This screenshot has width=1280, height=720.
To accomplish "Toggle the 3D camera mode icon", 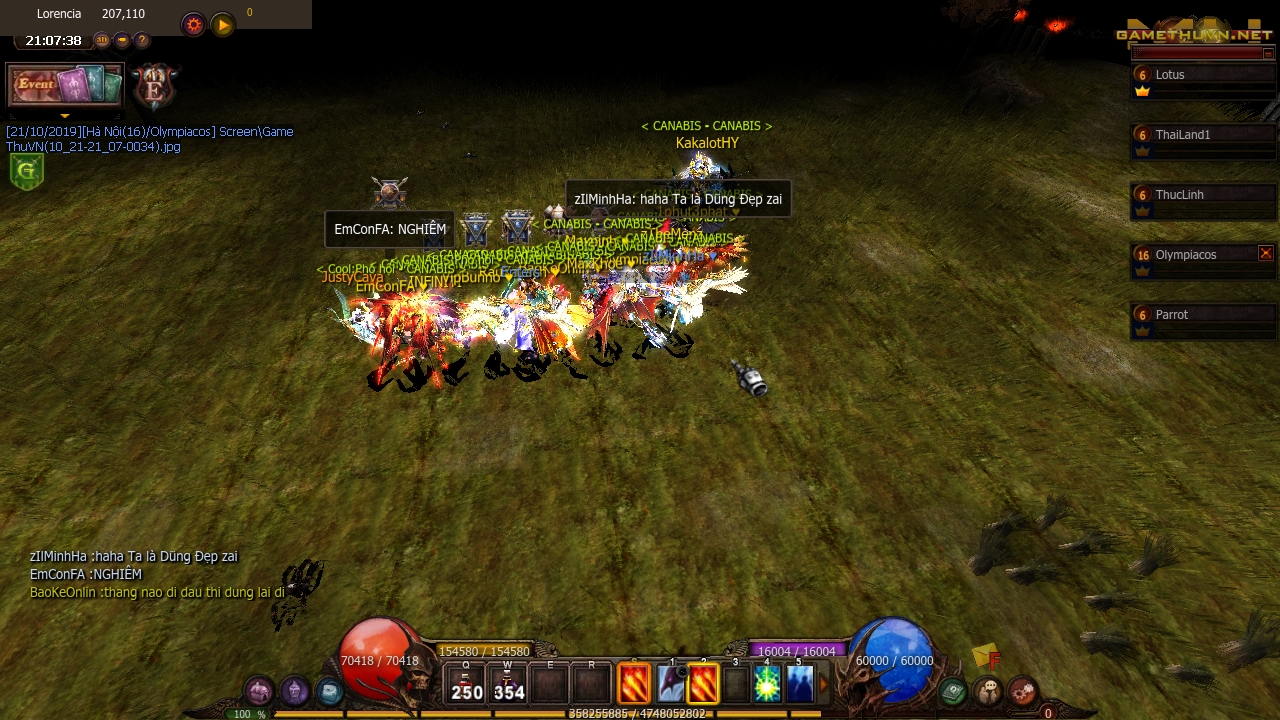I will 103,40.
